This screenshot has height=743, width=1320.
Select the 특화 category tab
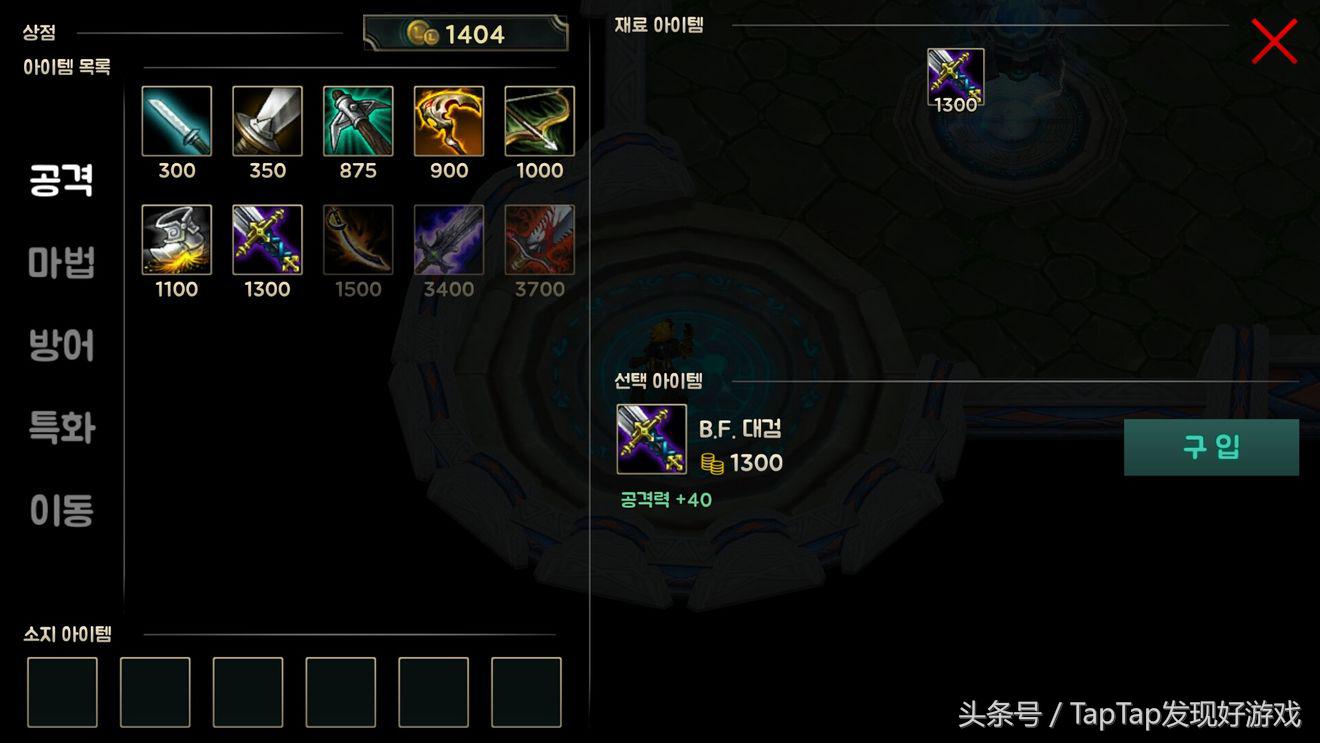(62, 428)
